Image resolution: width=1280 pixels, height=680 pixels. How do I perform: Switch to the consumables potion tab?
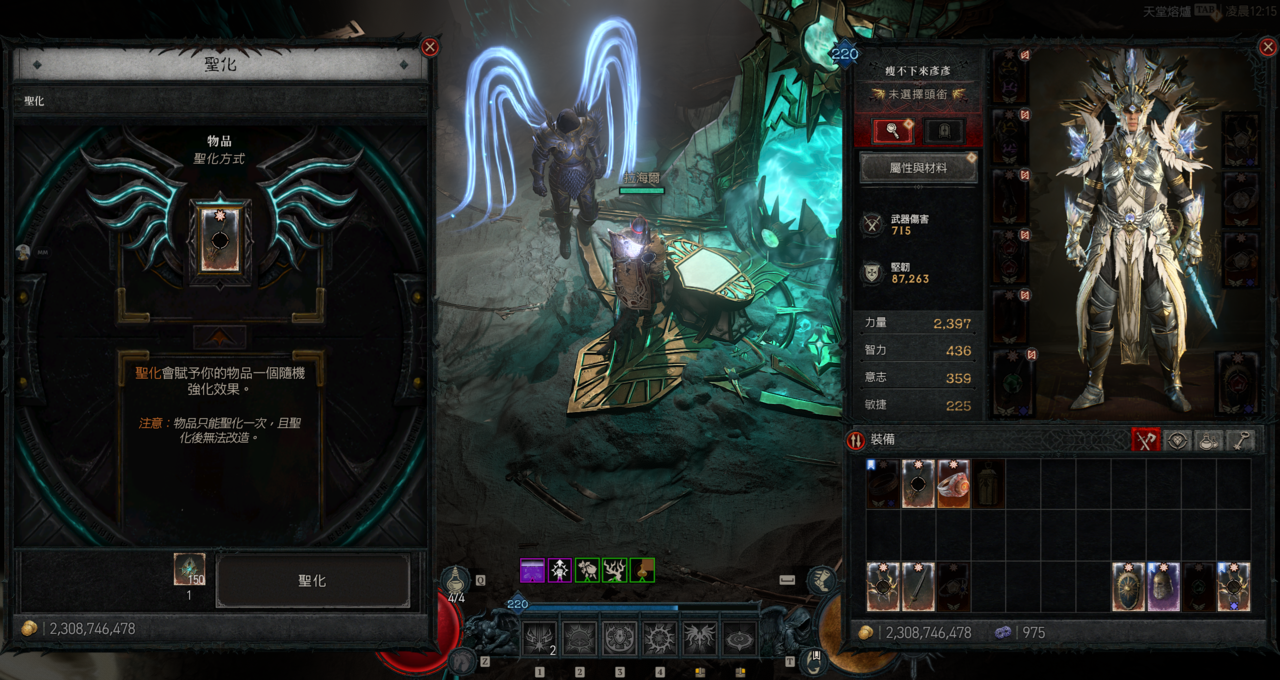click(1209, 440)
